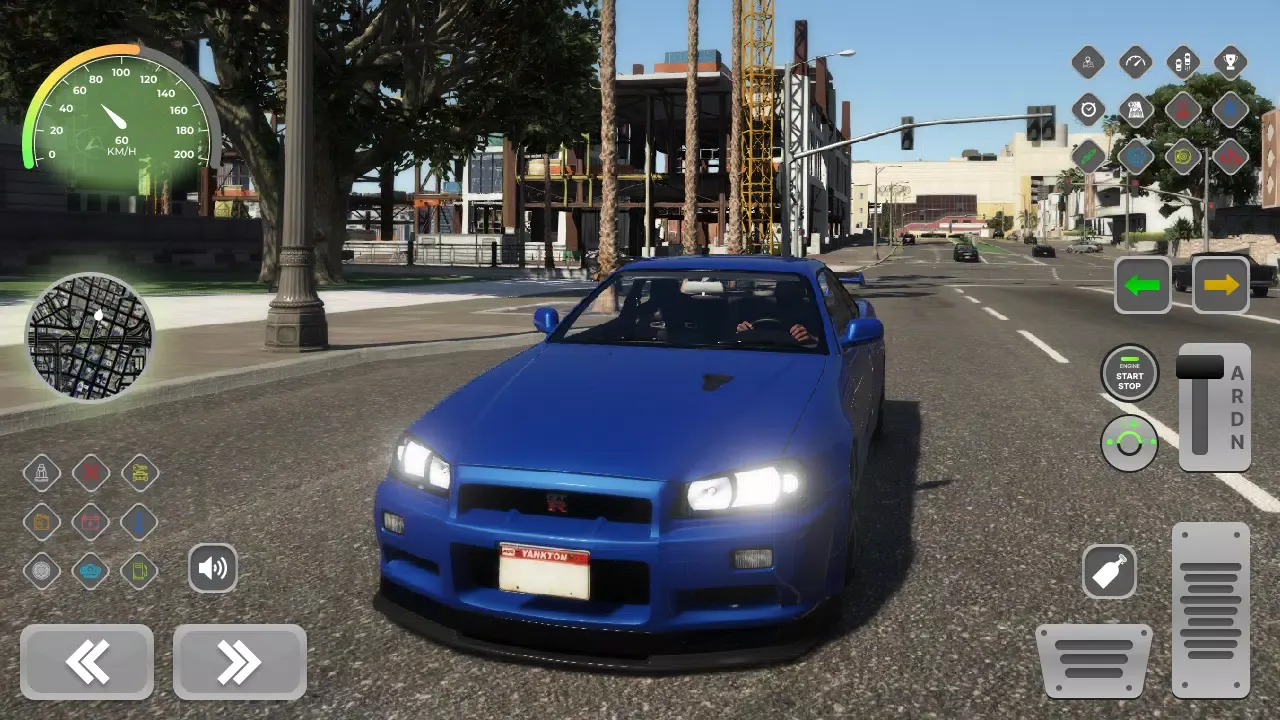Open the fuel pump icon
Image resolution: width=1280 pixels, height=720 pixels.
[139, 572]
